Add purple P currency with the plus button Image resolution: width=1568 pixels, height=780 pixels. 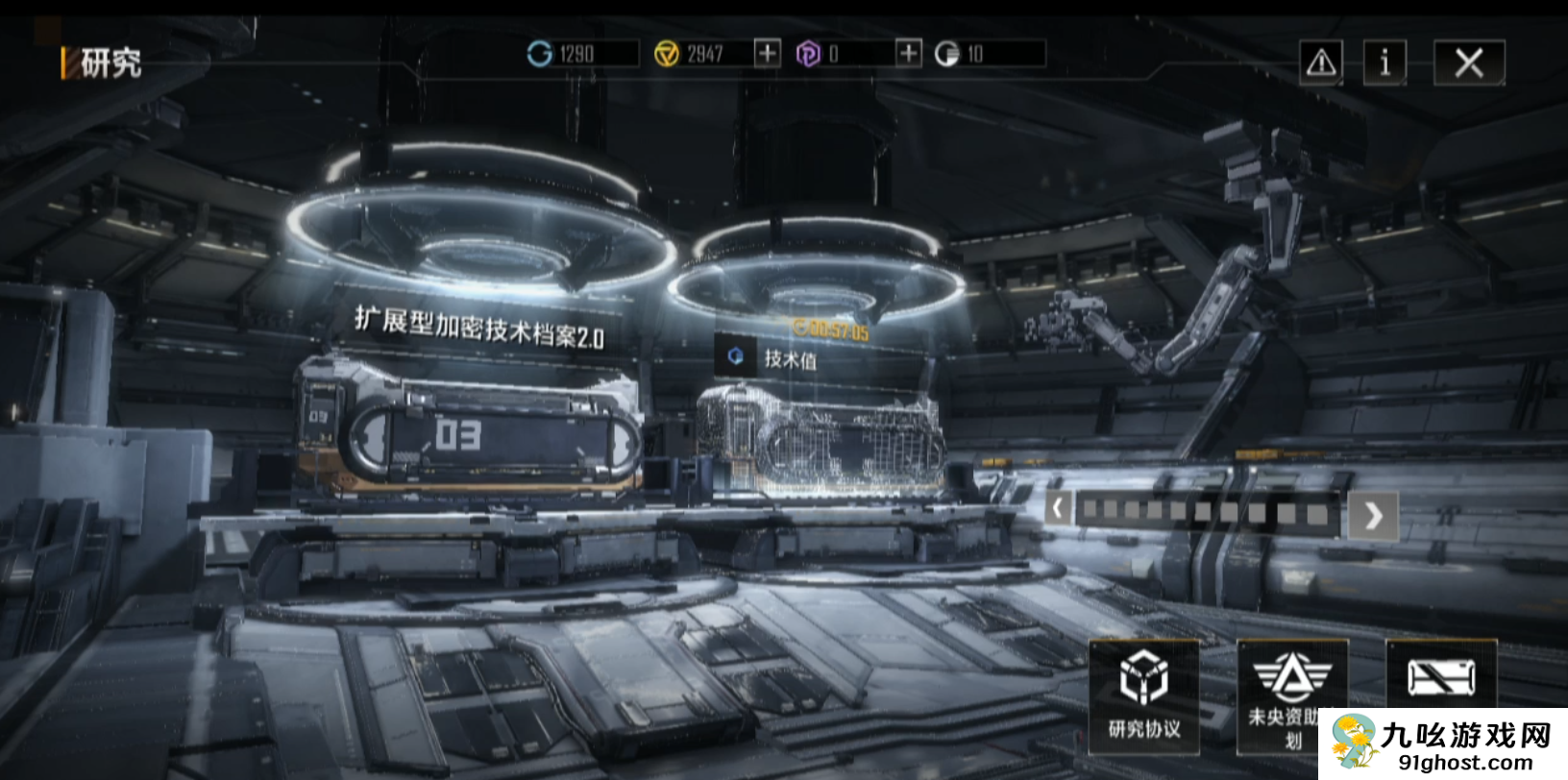click(x=908, y=53)
